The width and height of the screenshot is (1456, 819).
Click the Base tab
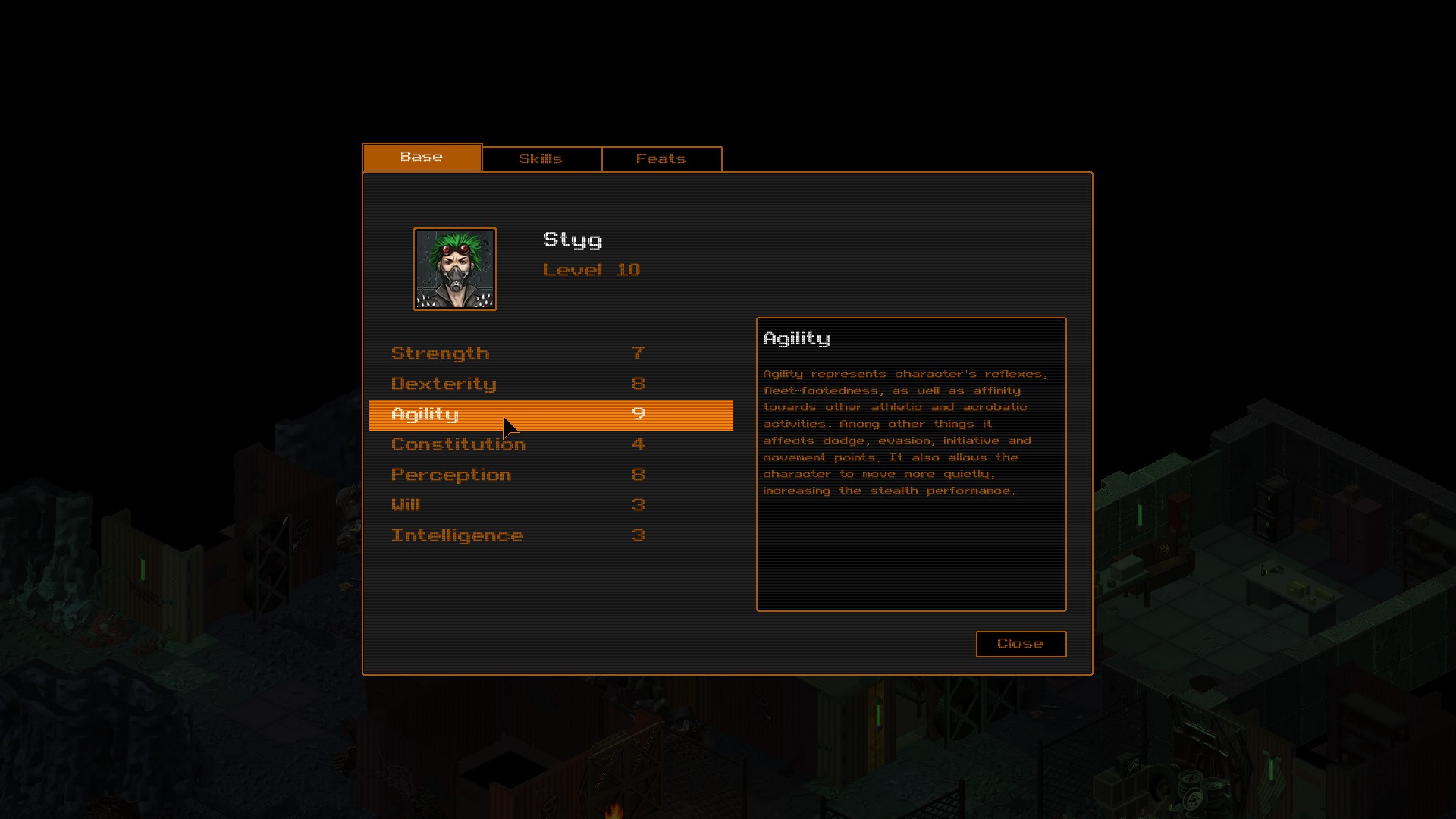422,157
